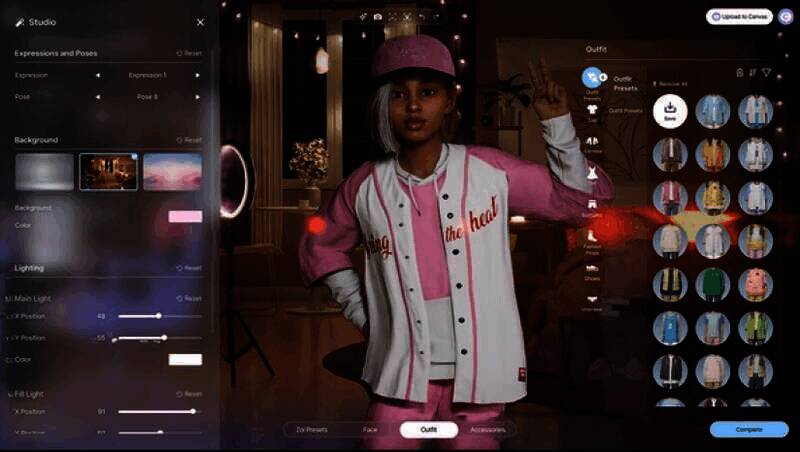The height and width of the screenshot is (452, 800).
Task: Select the pink clouds background thumbnail
Action: (x=172, y=172)
